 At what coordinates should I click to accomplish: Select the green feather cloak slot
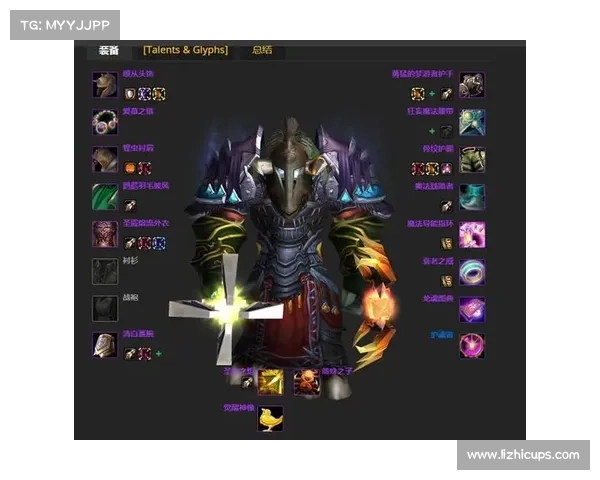tap(105, 196)
